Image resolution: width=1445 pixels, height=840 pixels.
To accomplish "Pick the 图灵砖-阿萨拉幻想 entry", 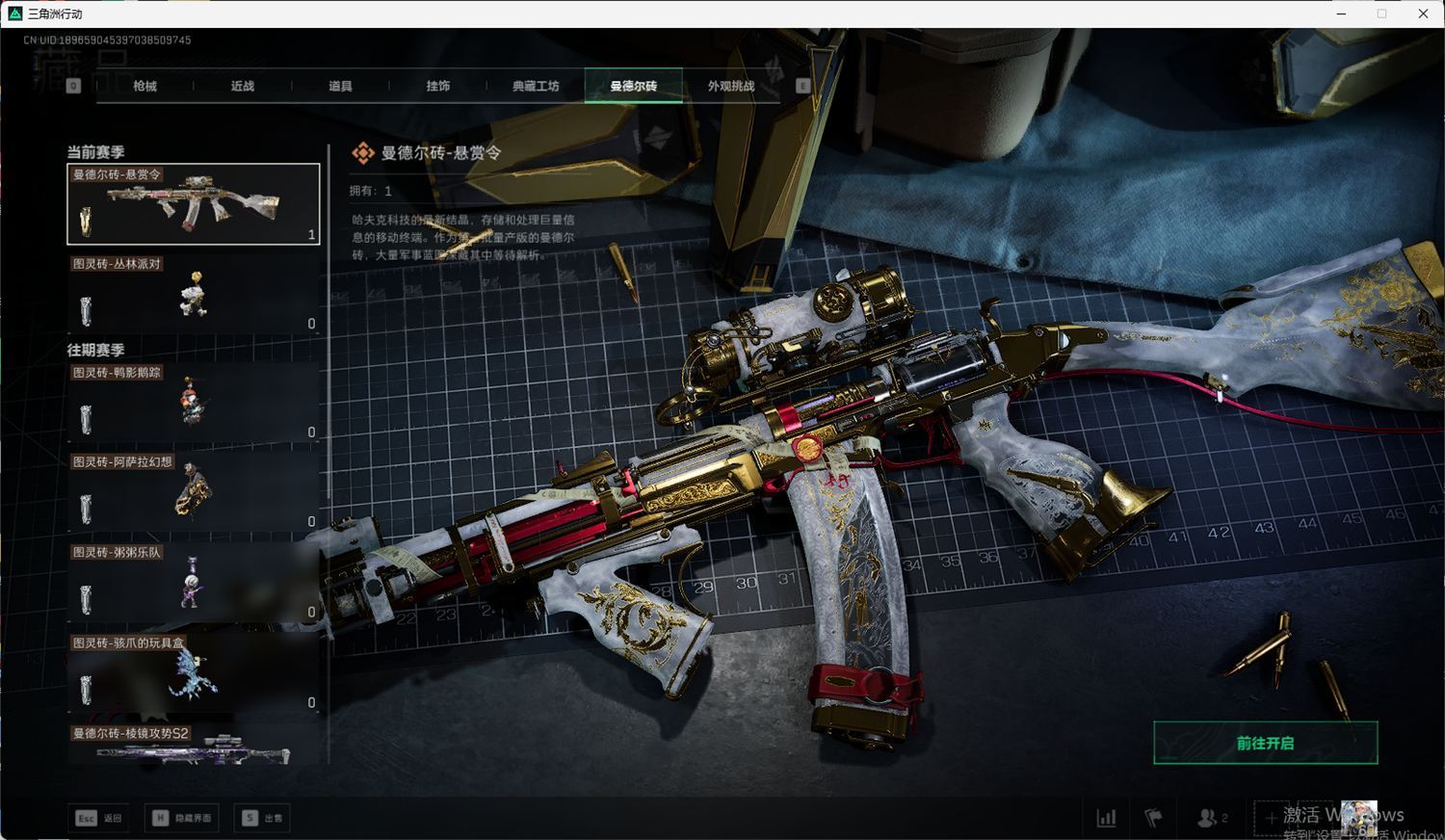I will [193, 492].
